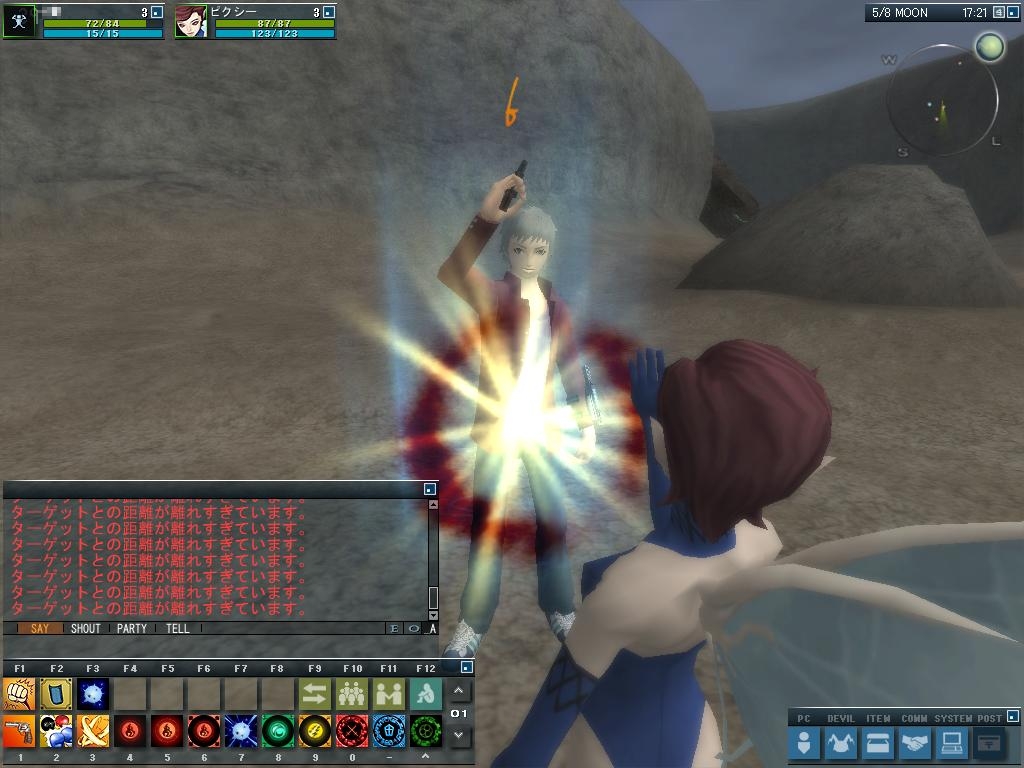This screenshot has height=768, width=1024.
Task: Open the PC character menu
Action: click(x=804, y=743)
